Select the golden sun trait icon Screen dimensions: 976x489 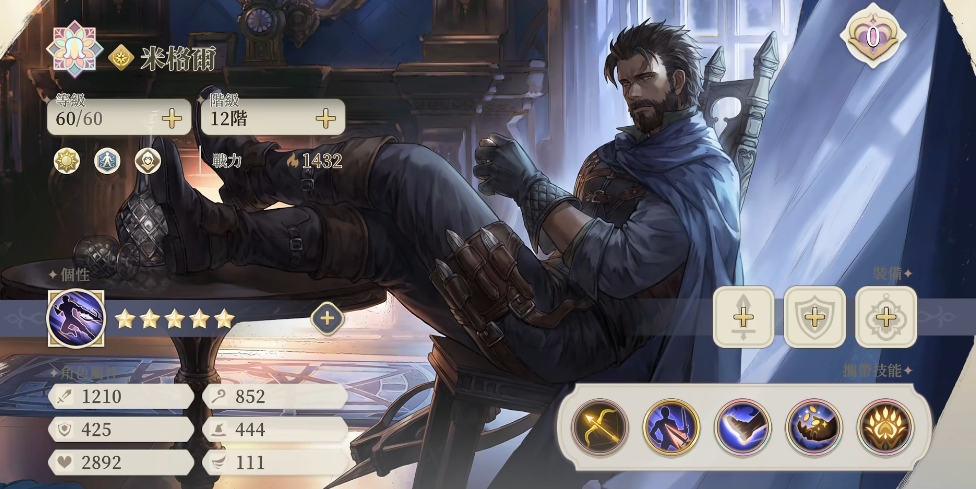click(67, 160)
